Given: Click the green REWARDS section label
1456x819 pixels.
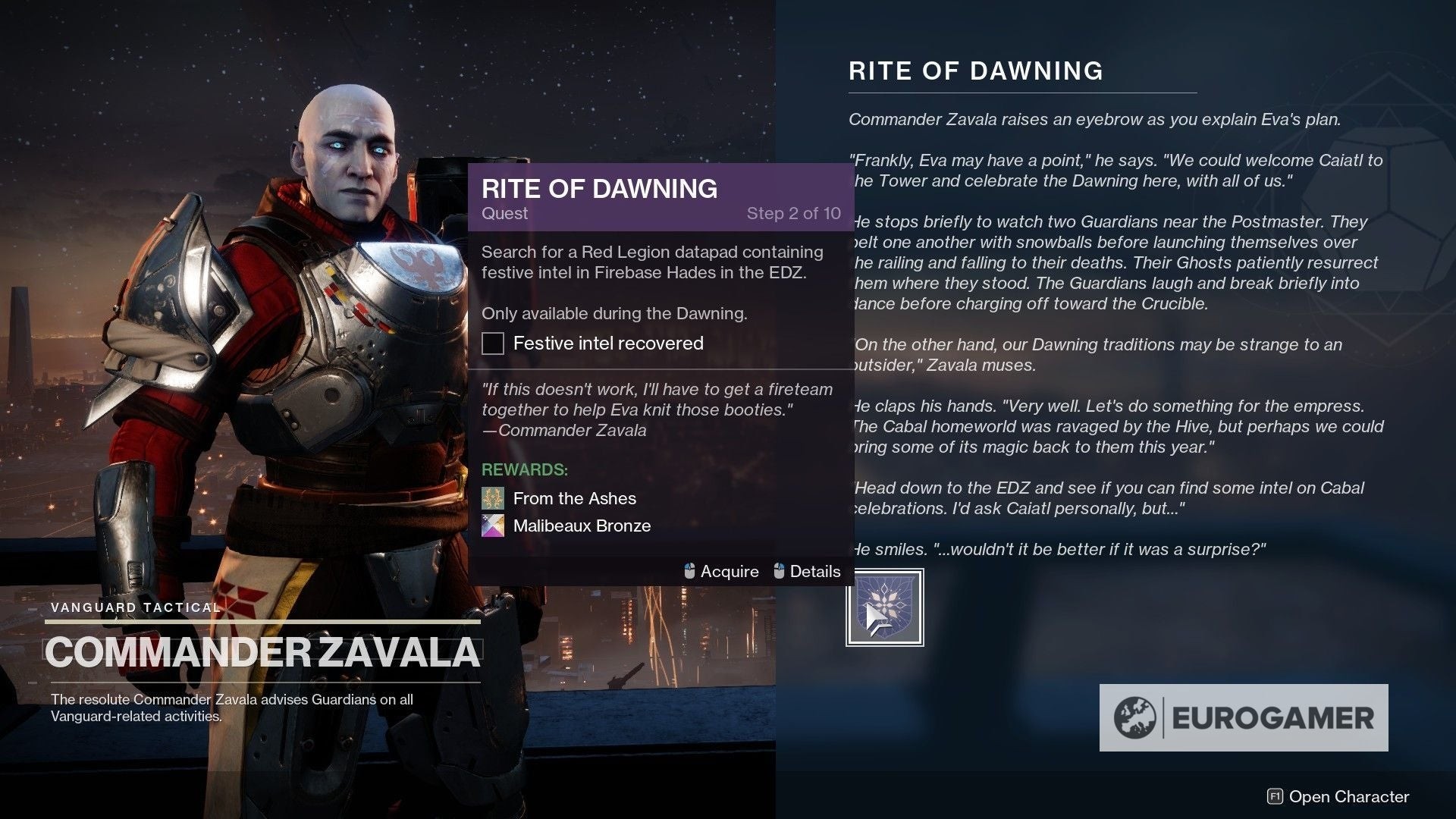Looking at the screenshot, I should (525, 469).
